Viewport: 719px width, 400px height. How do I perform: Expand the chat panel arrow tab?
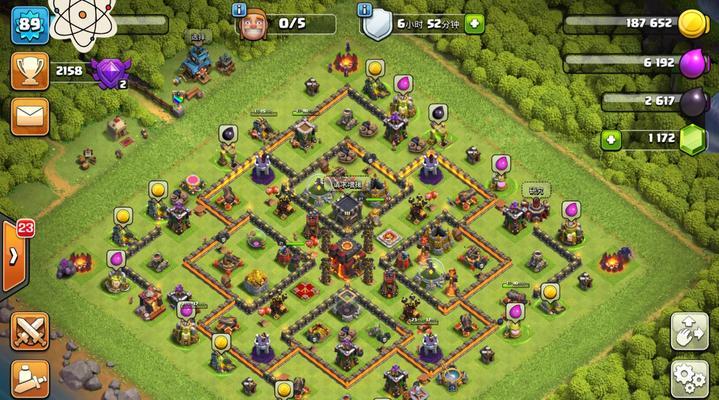(x=14, y=256)
